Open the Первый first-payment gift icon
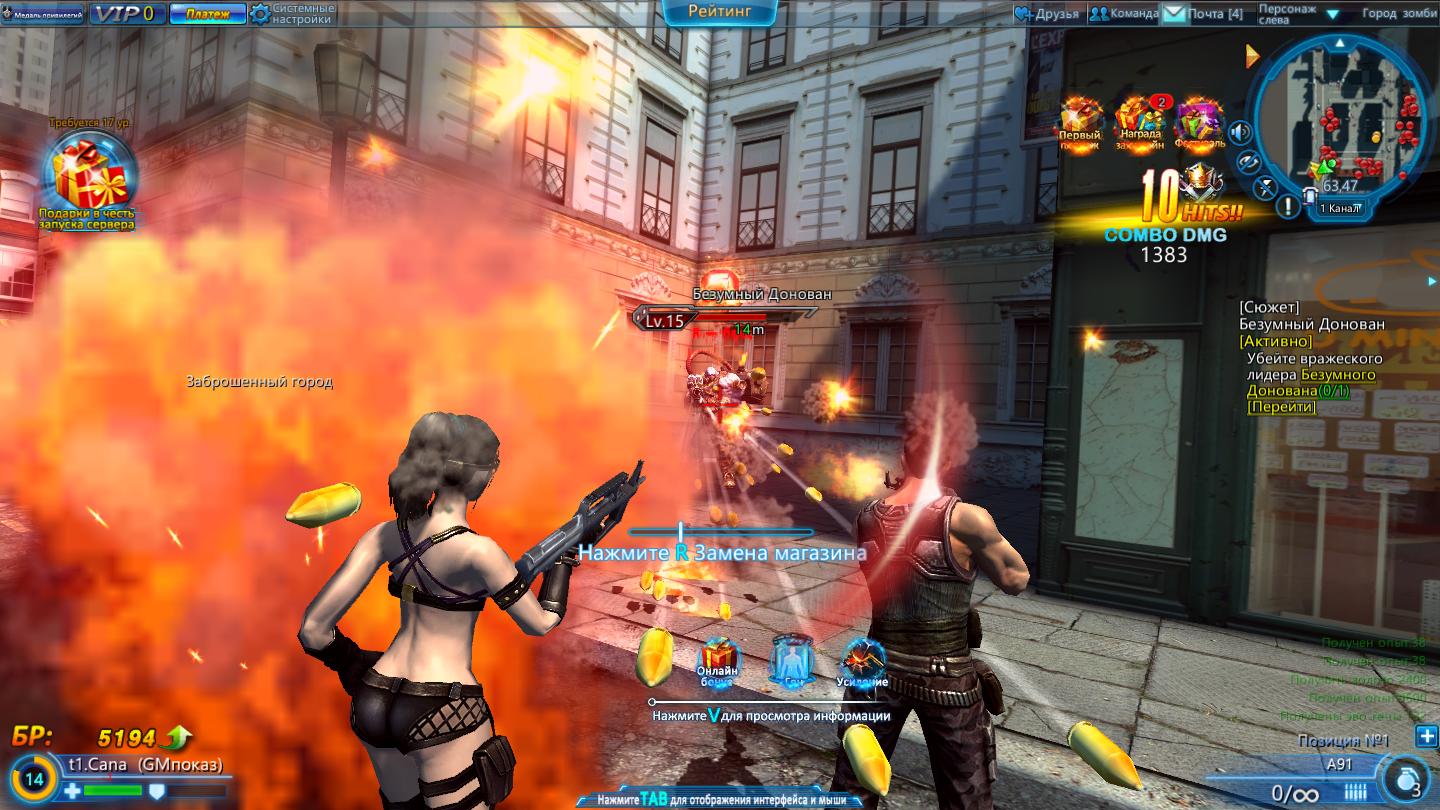 tap(1080, 122)
